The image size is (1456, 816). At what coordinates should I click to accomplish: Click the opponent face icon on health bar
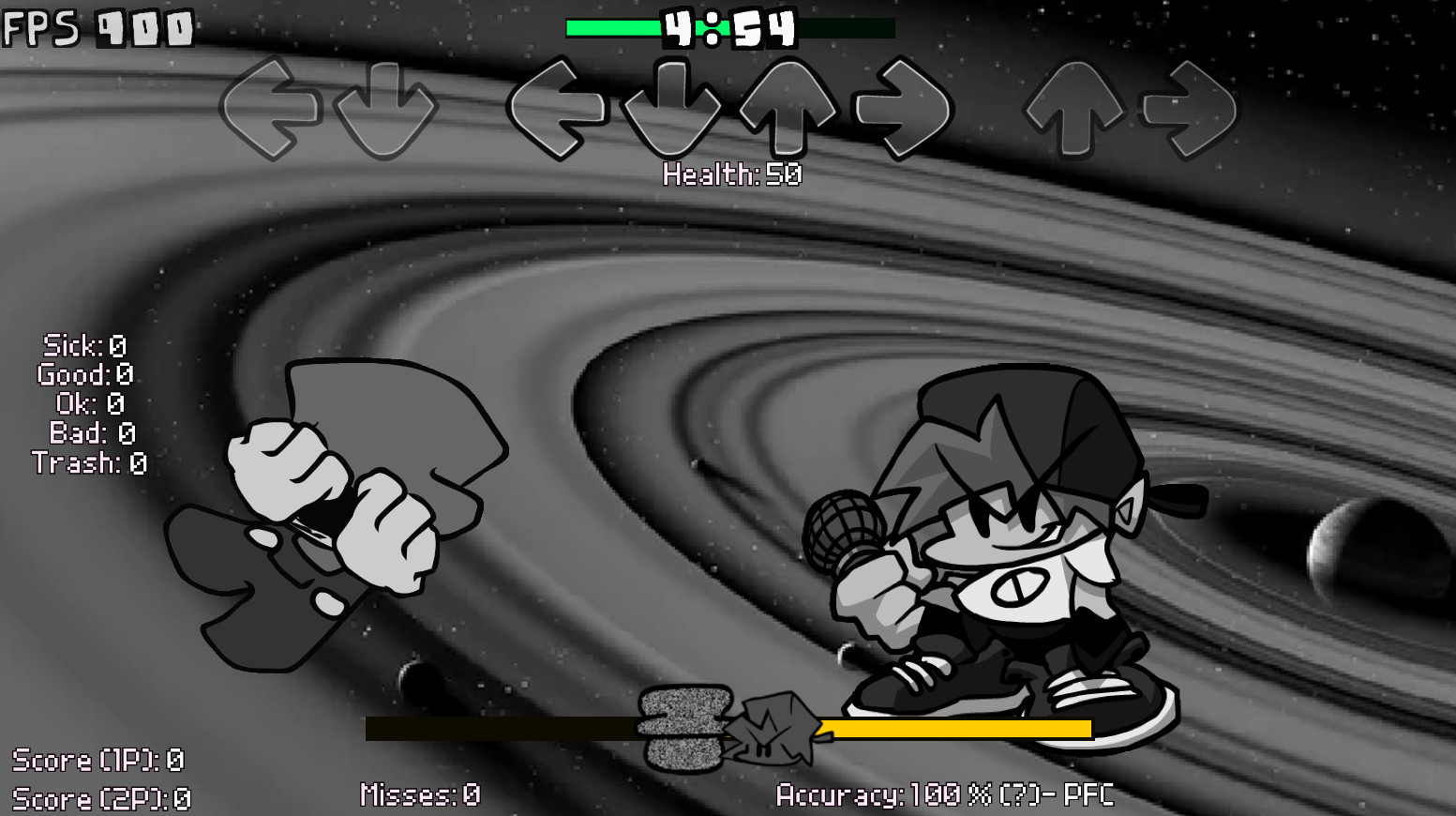(x=687, y=727)
